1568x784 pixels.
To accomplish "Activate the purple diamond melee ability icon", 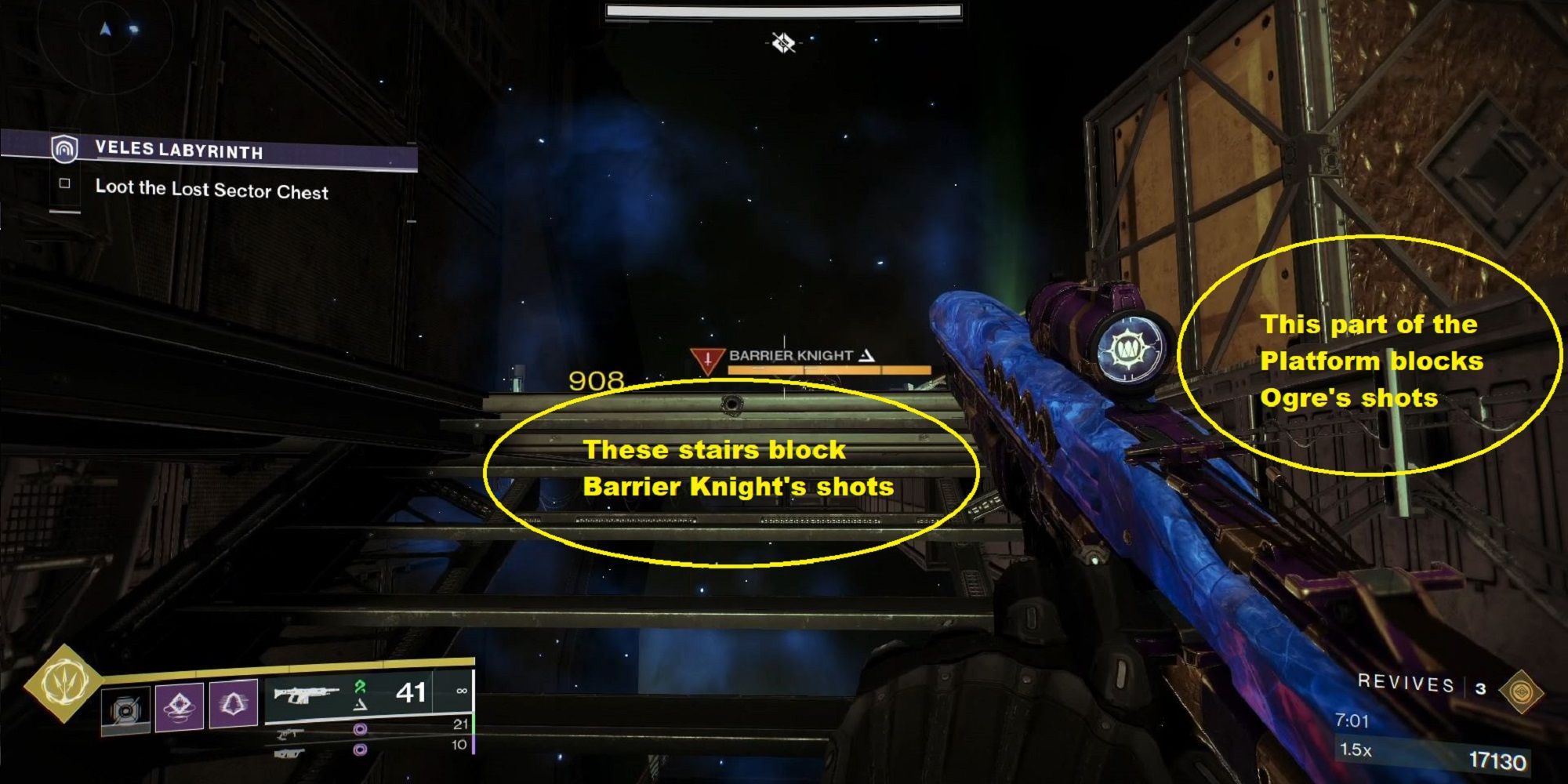I will point(179,706).
